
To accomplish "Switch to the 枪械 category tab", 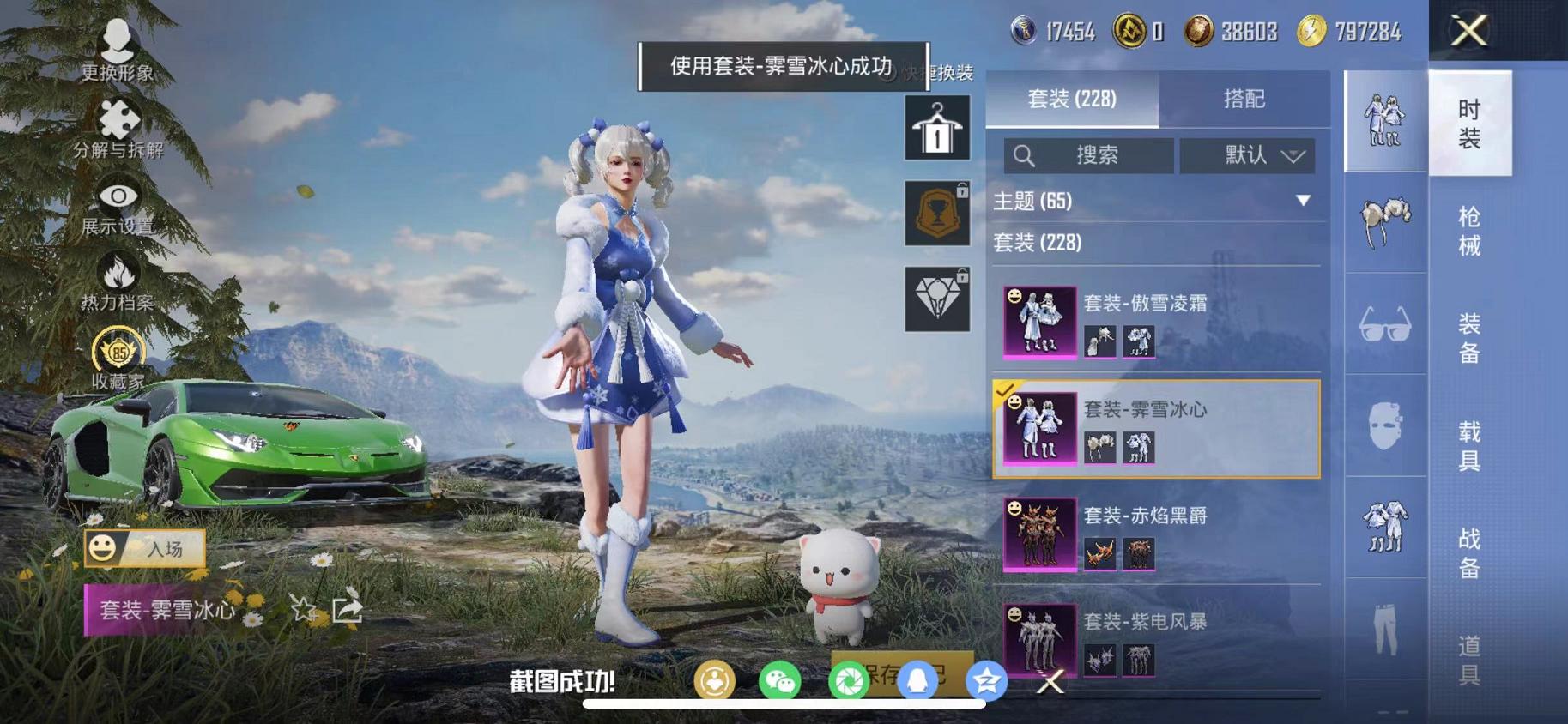I will (1470, 226).
